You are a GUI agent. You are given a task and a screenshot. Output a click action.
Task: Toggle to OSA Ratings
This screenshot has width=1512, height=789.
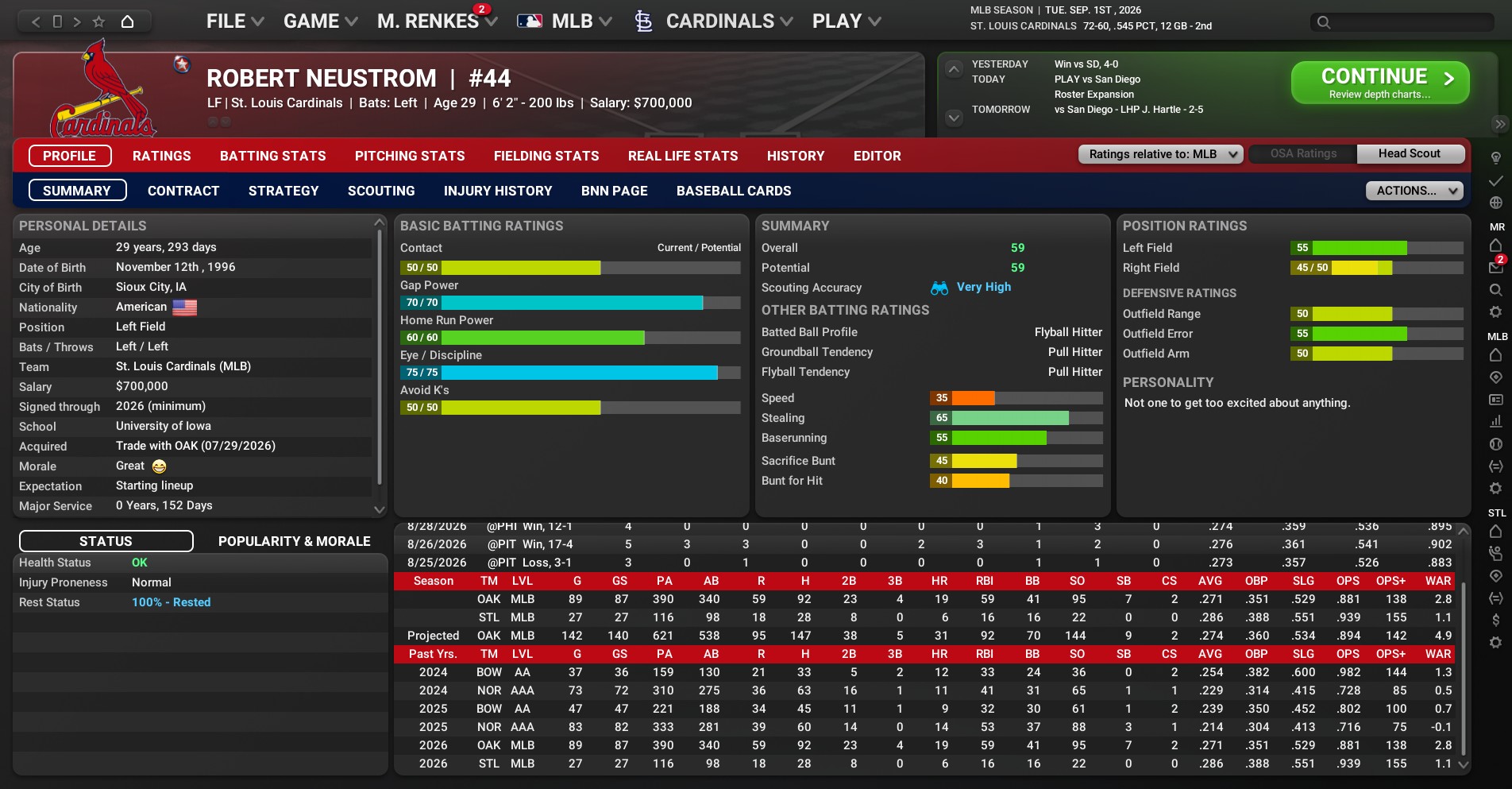pyautogui.click(x=1302, y=154)
